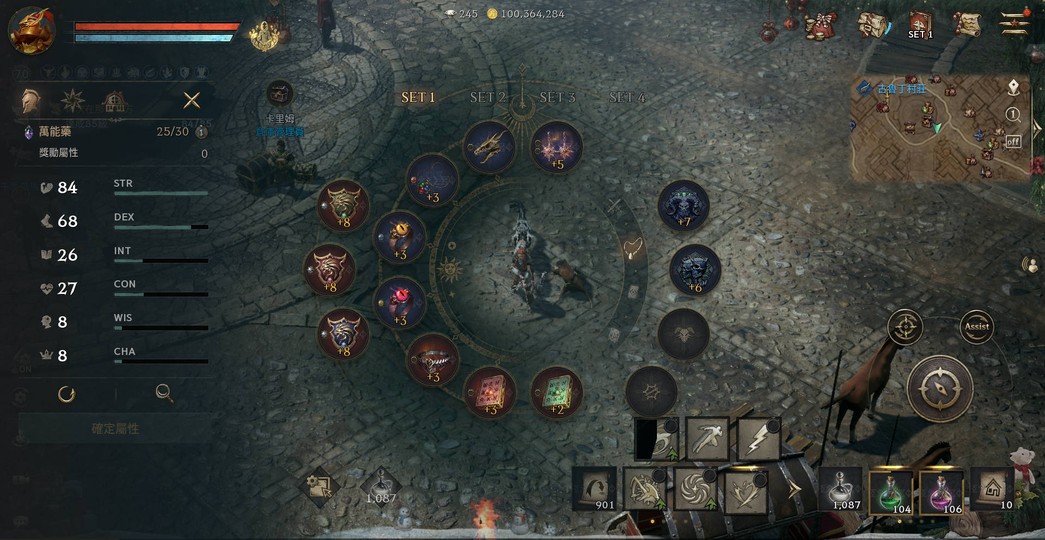
Task: Use the pink potion with 106 count
Action: pos(941,490)
